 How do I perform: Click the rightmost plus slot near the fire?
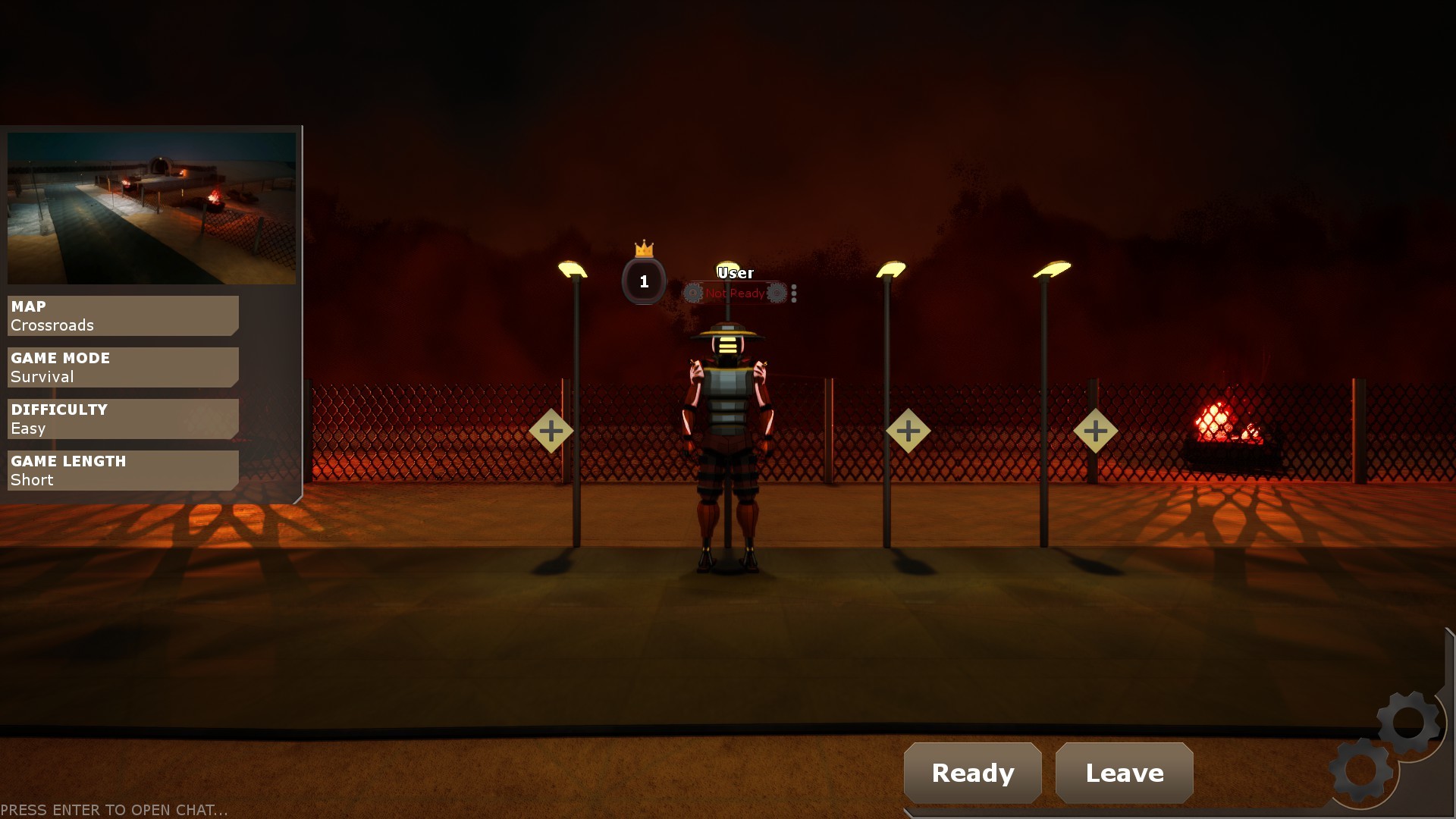click(x=1096, y=430)
